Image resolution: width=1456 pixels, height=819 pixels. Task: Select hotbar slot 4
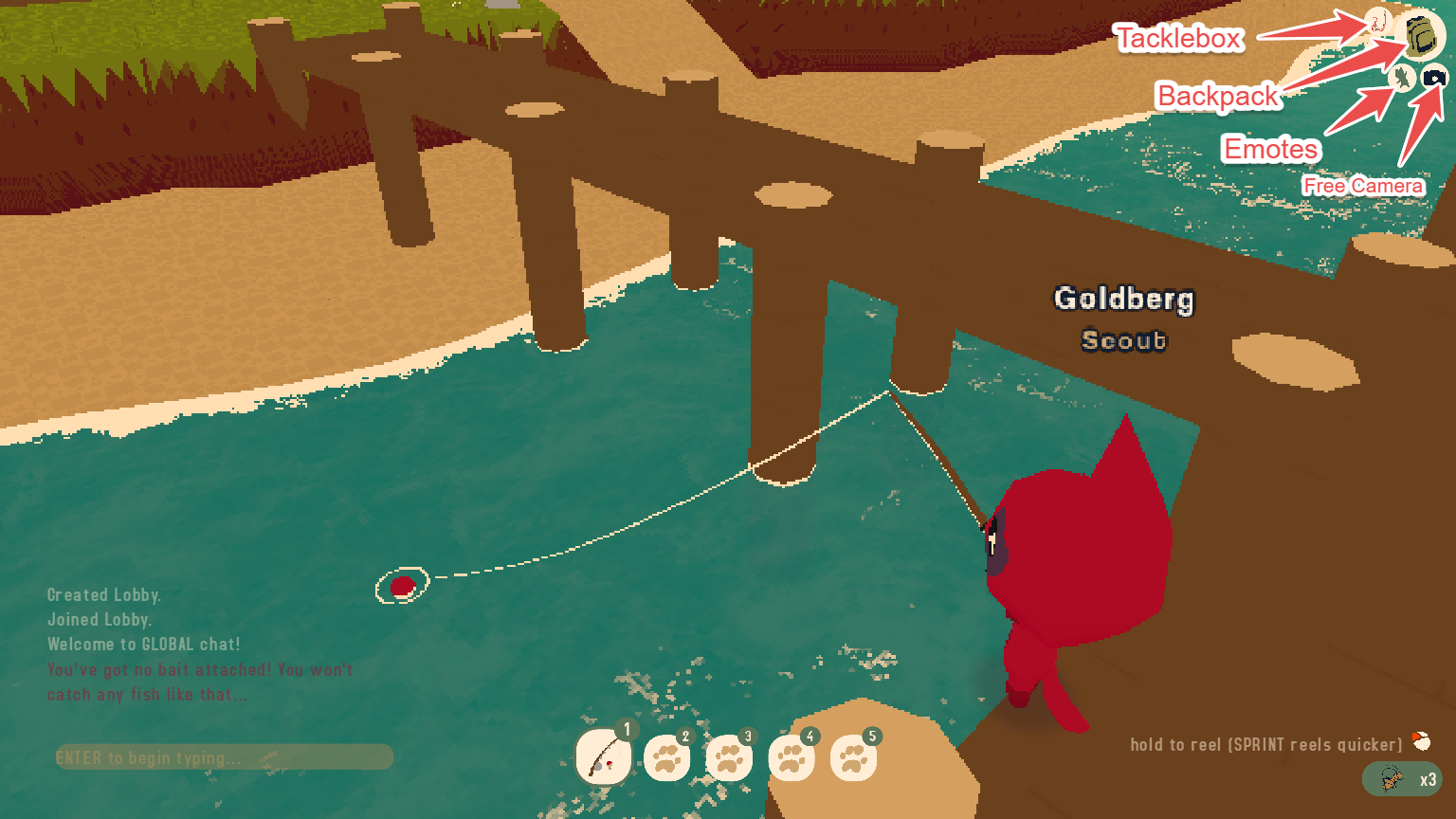click(792, 756)
